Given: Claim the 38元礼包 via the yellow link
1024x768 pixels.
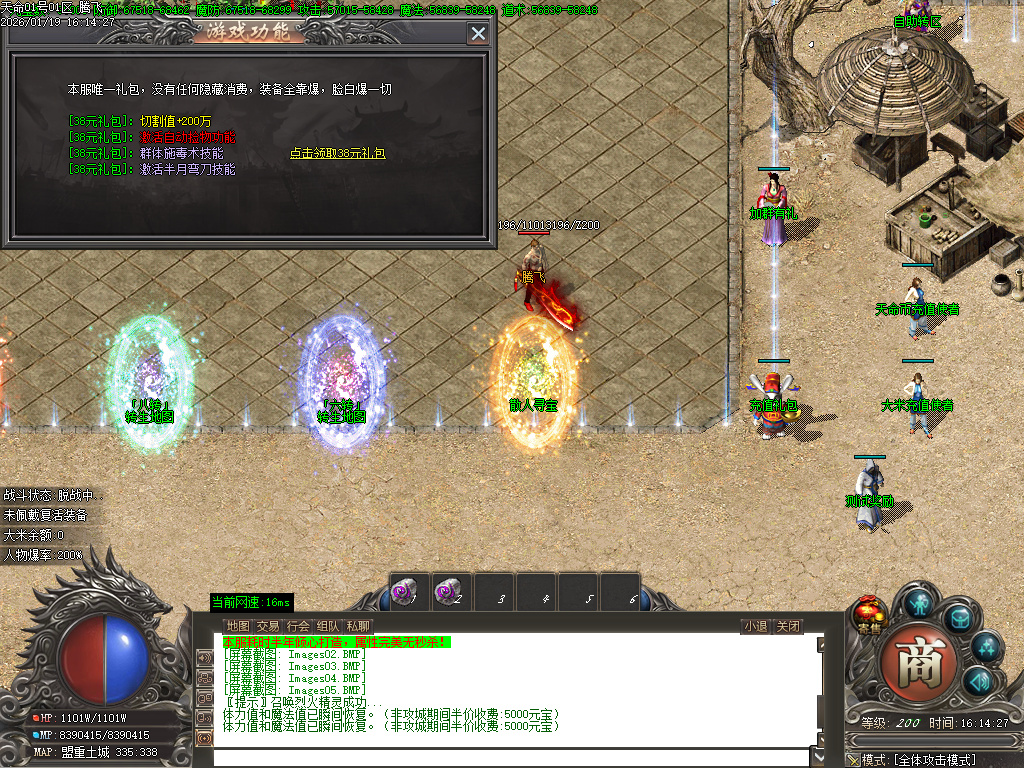Looking at the screenshot, I should coord(337,154).
